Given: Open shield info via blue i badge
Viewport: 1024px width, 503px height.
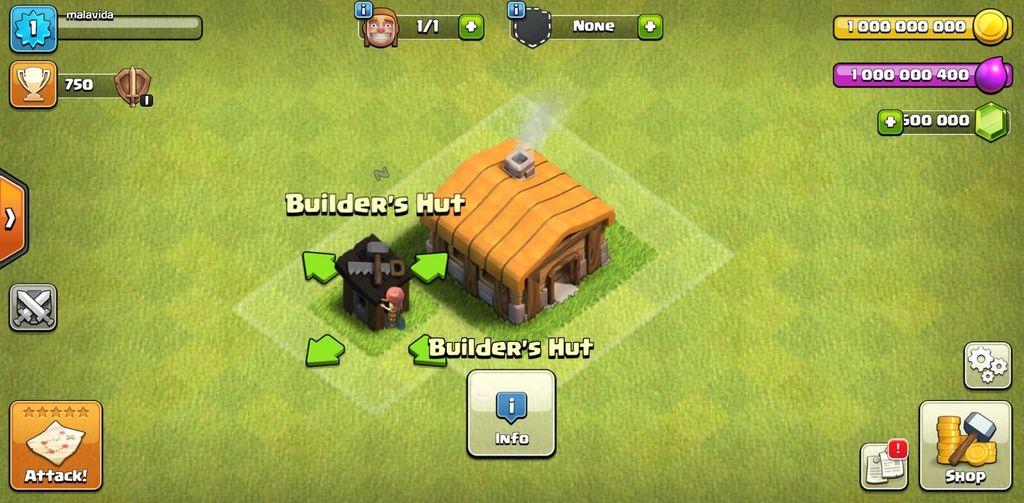Looking at the screenshot, I should click(x=516, y=11).
